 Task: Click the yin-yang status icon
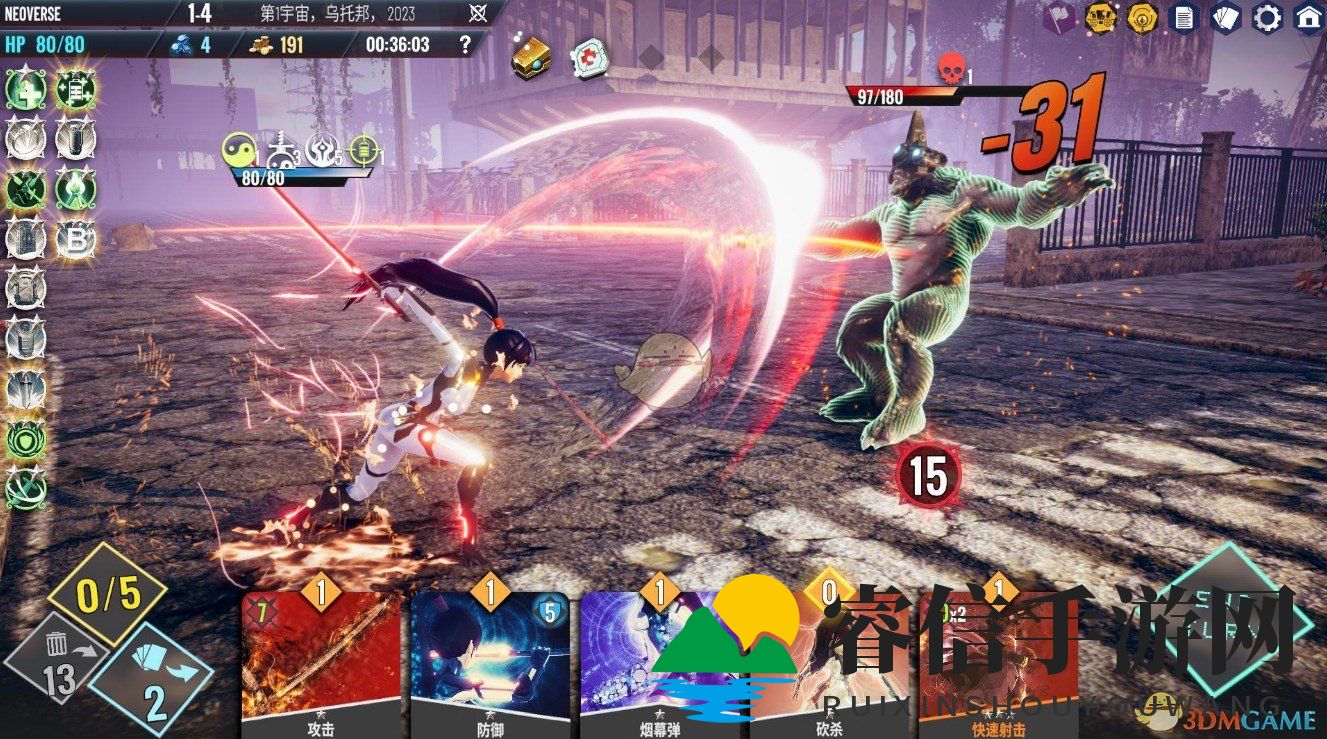[236, 150]
